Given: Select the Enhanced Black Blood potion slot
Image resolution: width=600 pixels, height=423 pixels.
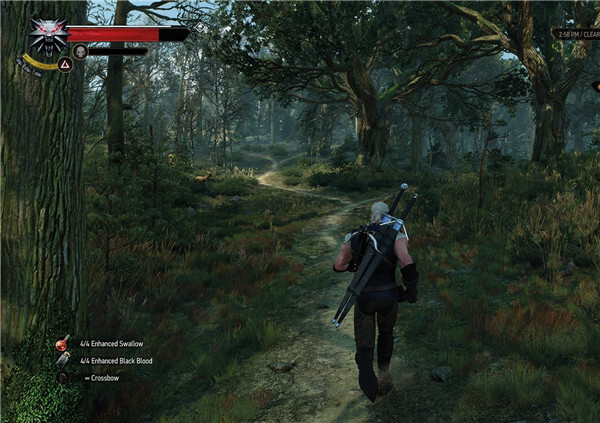Looking at the screenshot, I should (x=63, y=360).
